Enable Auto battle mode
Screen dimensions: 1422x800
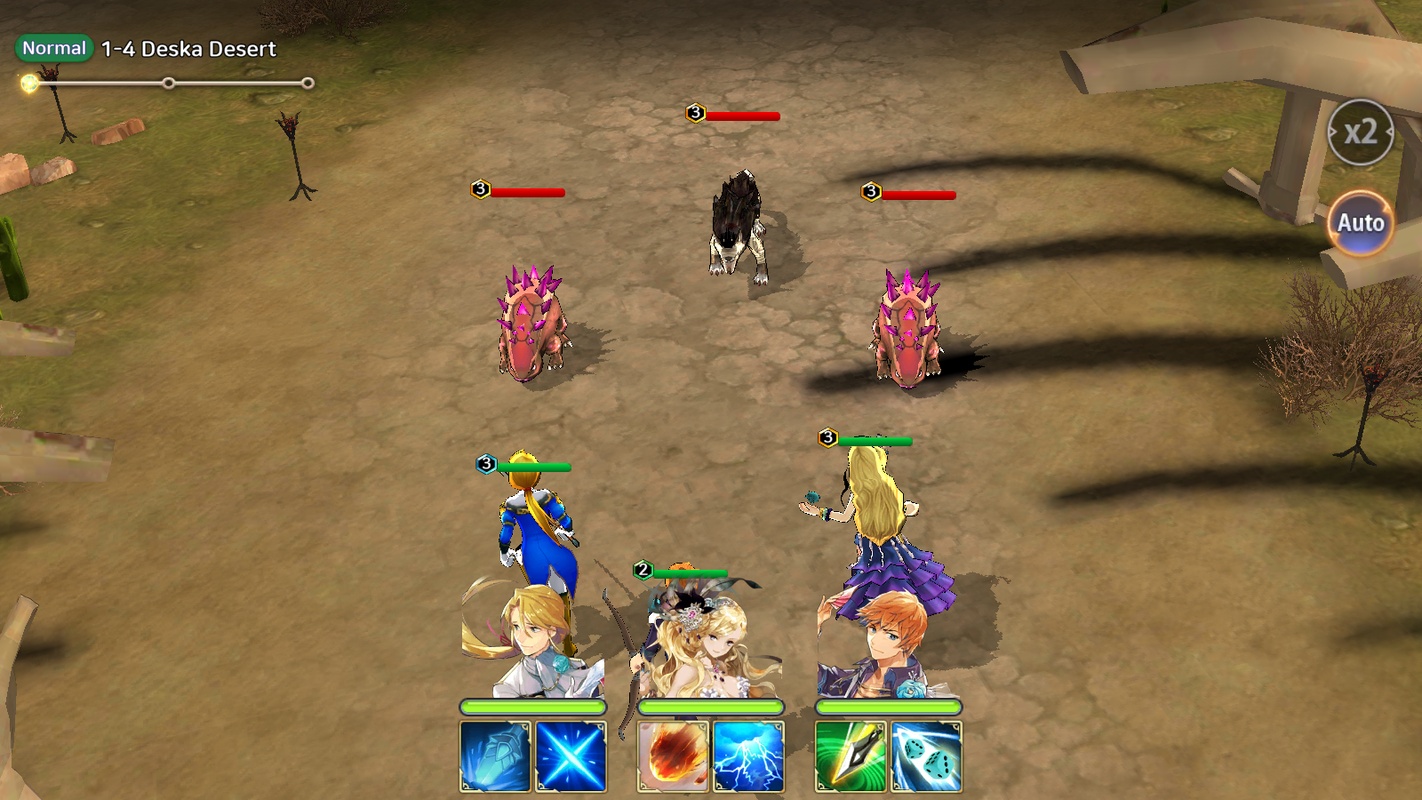point(1360,222)
